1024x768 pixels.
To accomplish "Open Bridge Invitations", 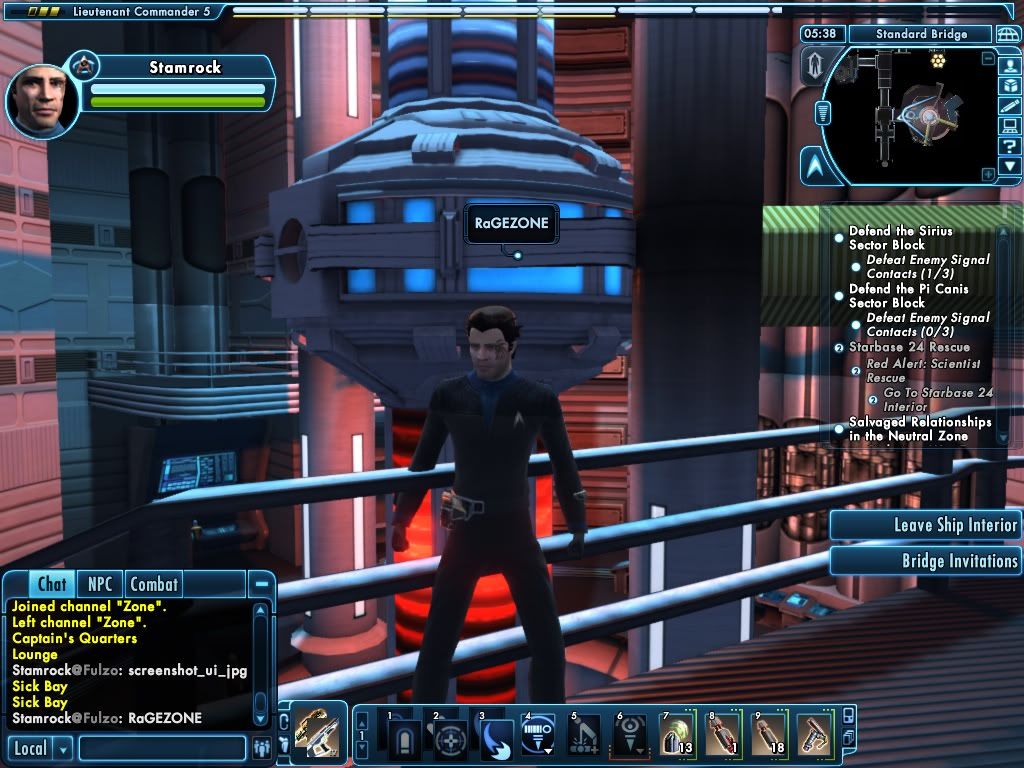I will coord(925,561).
